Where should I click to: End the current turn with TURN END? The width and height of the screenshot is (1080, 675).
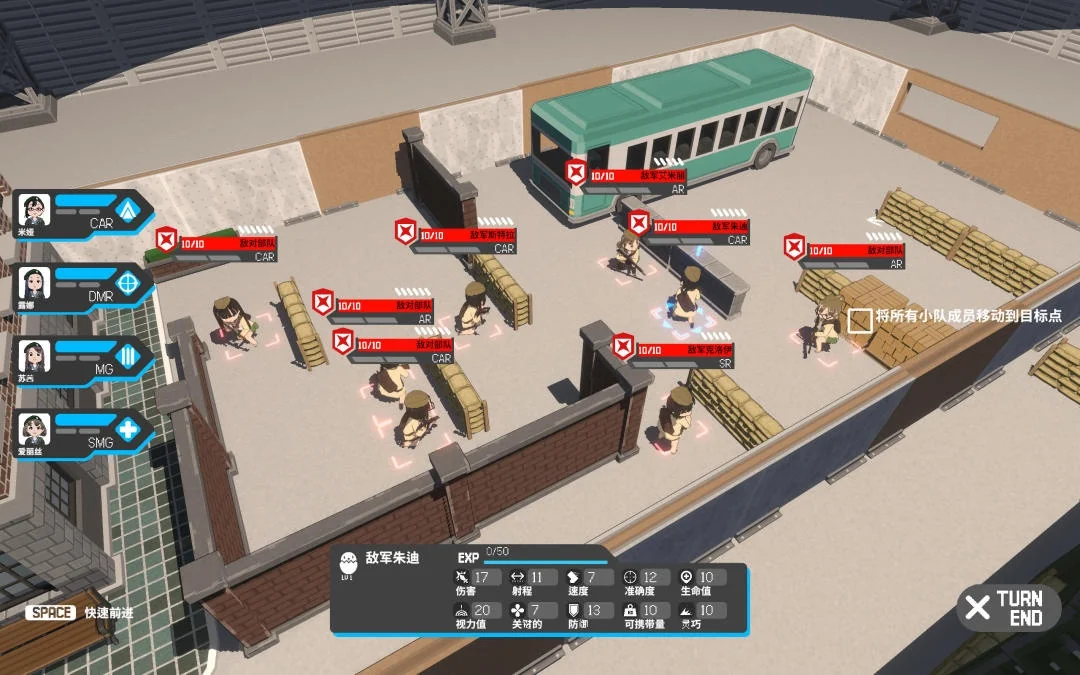pos(1008,607)
